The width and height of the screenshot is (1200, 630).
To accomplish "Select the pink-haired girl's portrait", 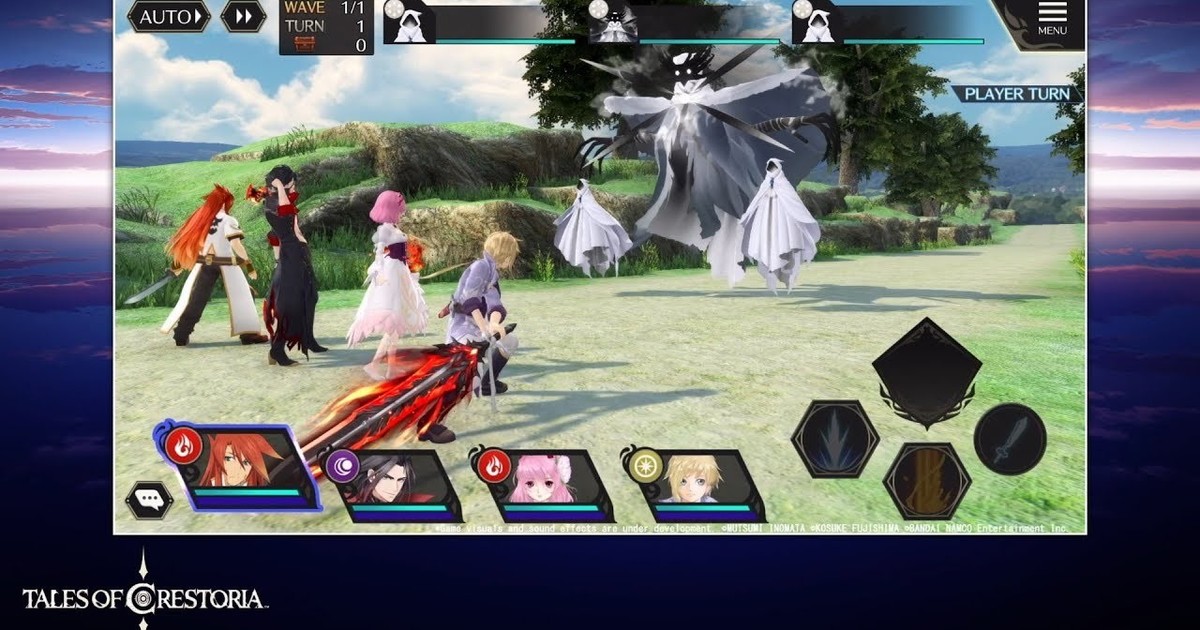I will 542,485.
